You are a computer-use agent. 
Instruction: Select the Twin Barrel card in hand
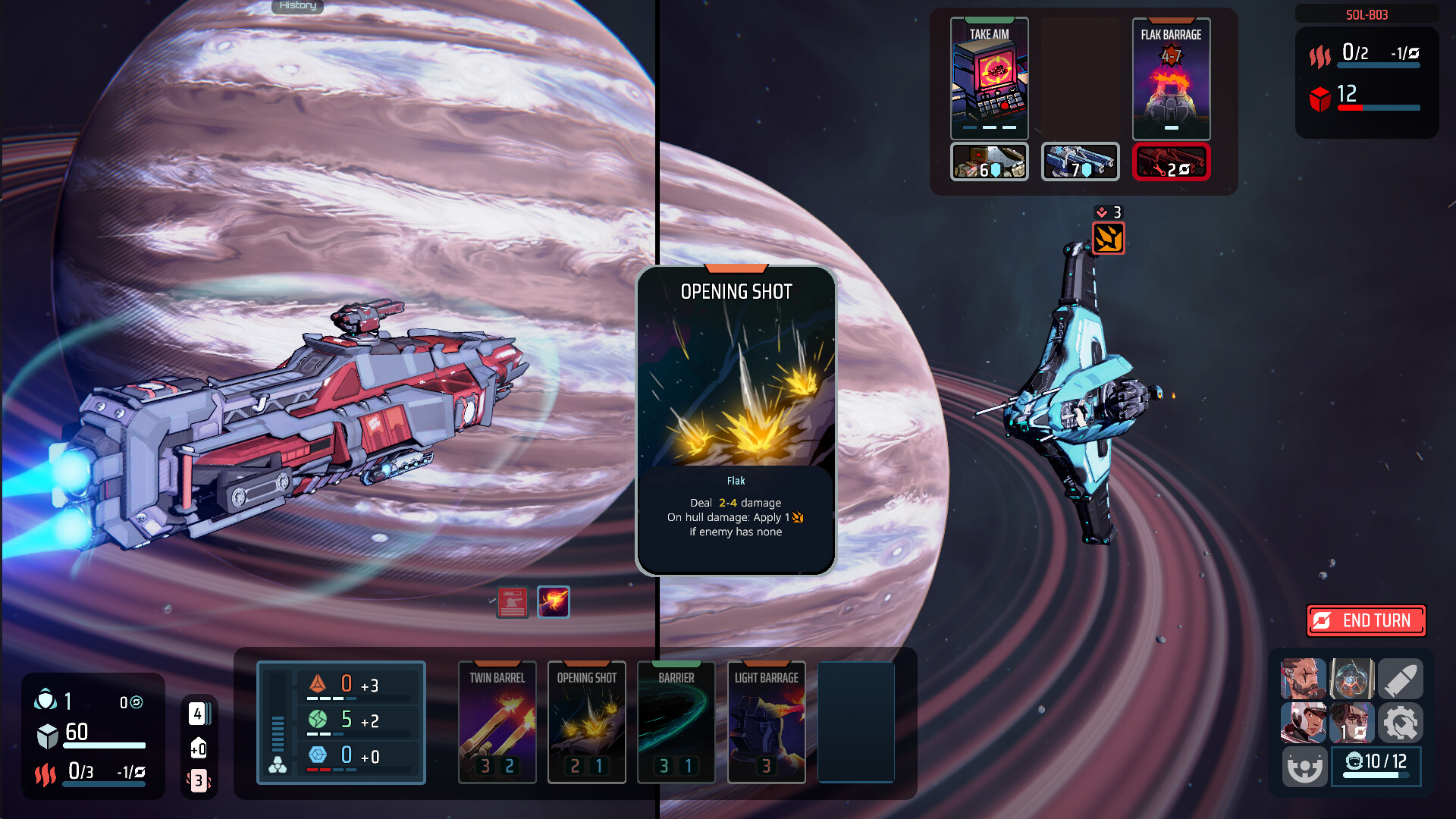pyautogui.click(x=497, y=722)
